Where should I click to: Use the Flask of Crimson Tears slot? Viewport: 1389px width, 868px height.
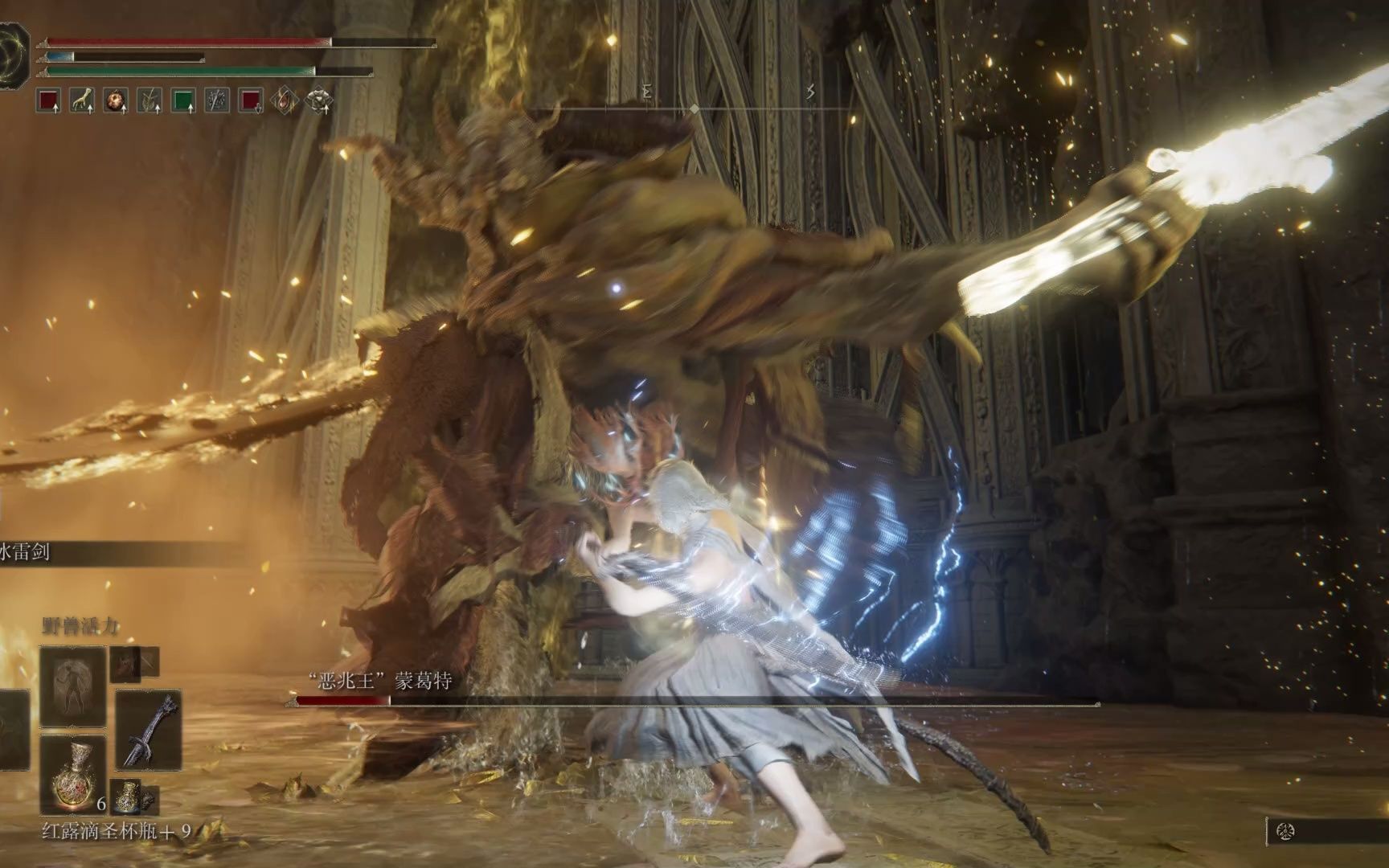tap(73, 774)
